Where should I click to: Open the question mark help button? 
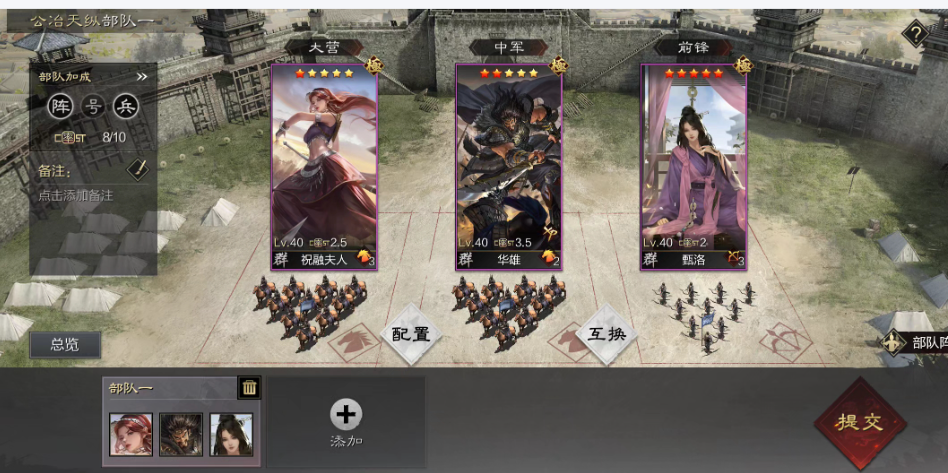coord(915,35)
